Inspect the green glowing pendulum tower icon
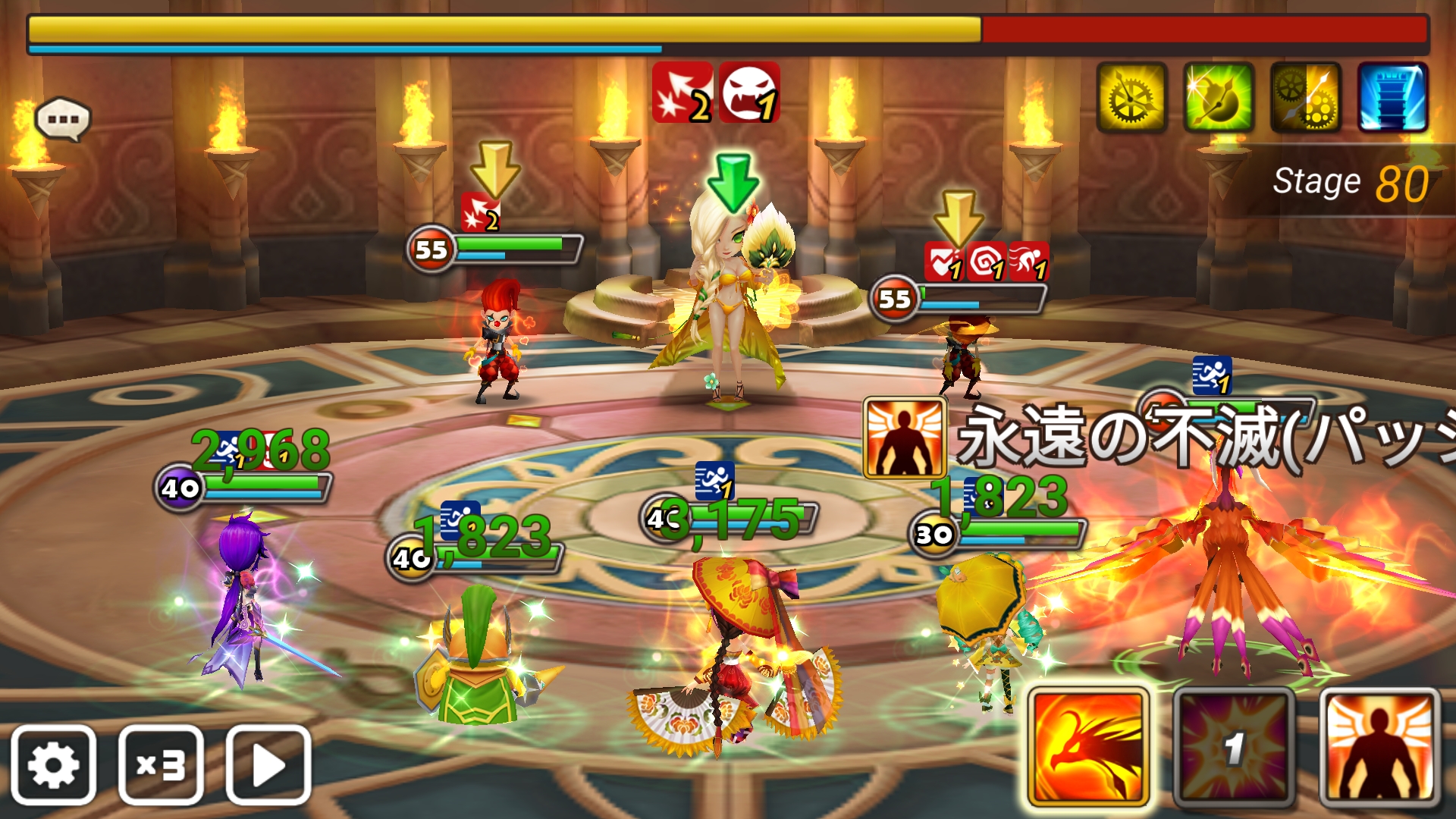1456x819 pixels. pyautogui.click(x=1219, y=98)
